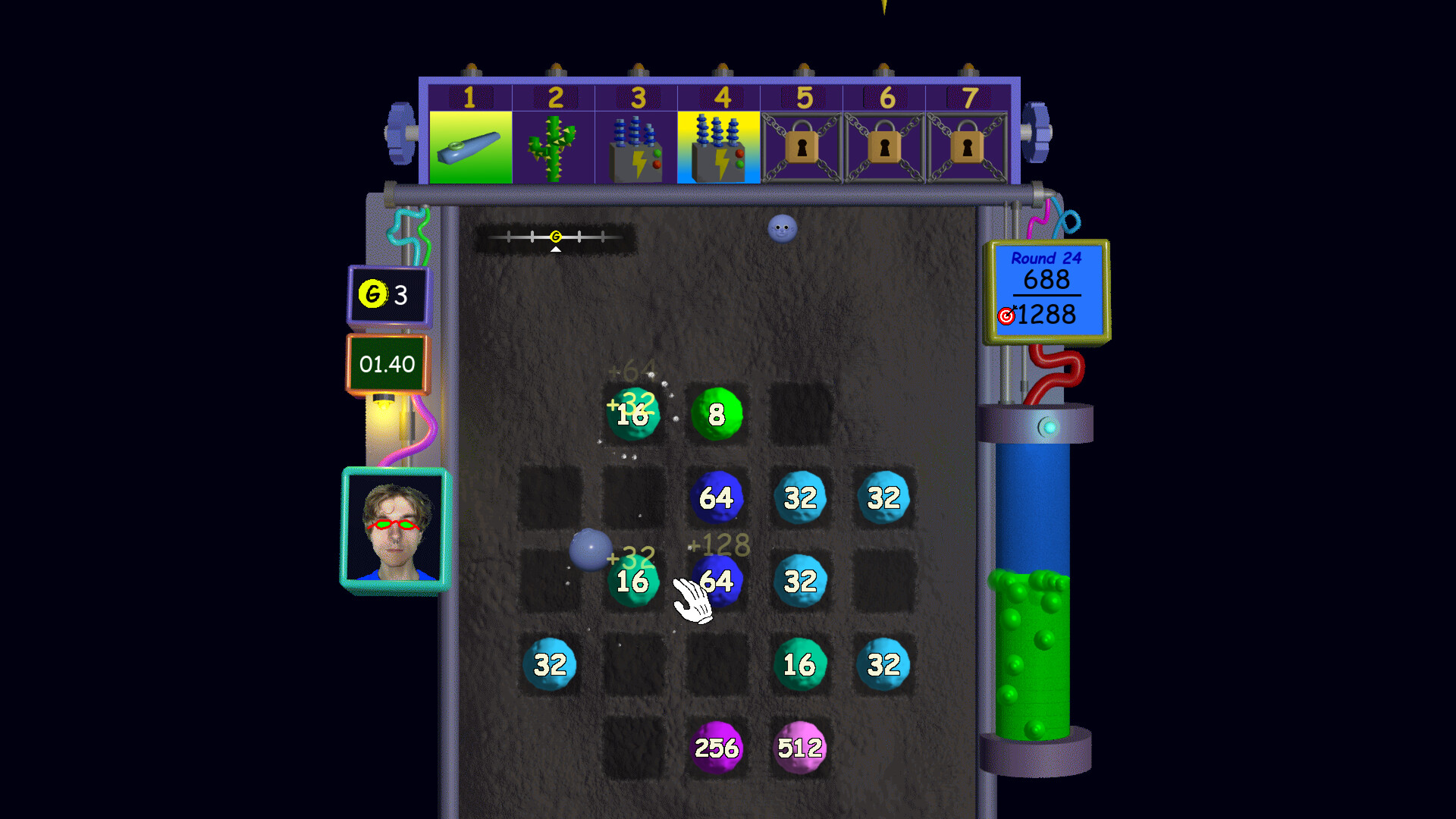Select the cactus item in slot 2
Image resolution: width=1456 pixels, height=819 pixels.
[553, 146]
